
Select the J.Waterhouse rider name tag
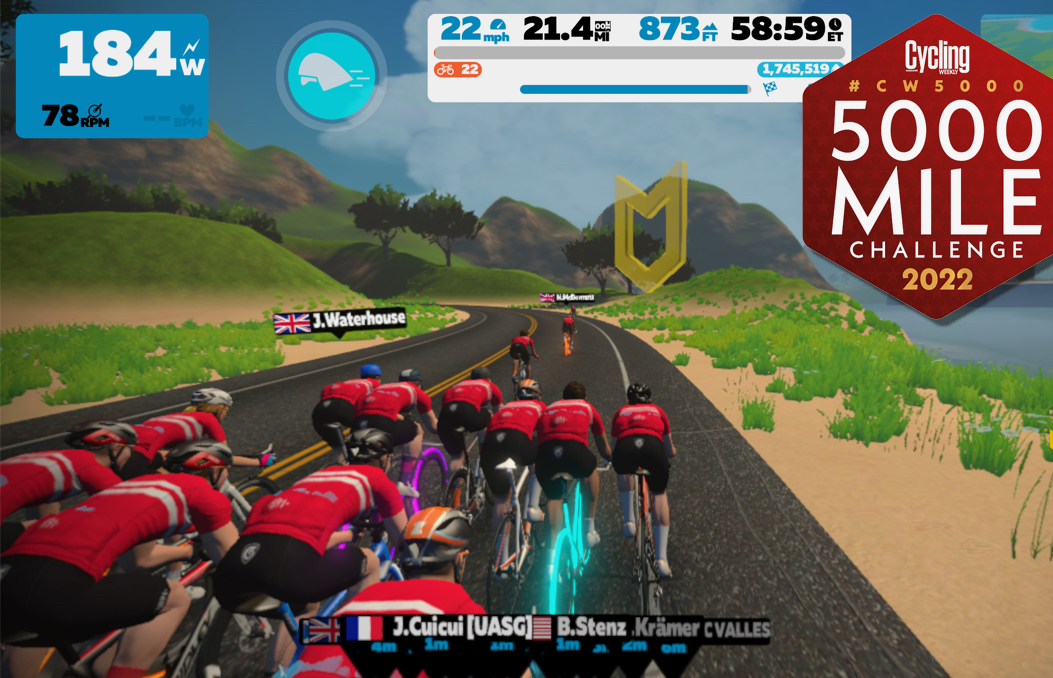pyautogui.click(x=341, y=321)
